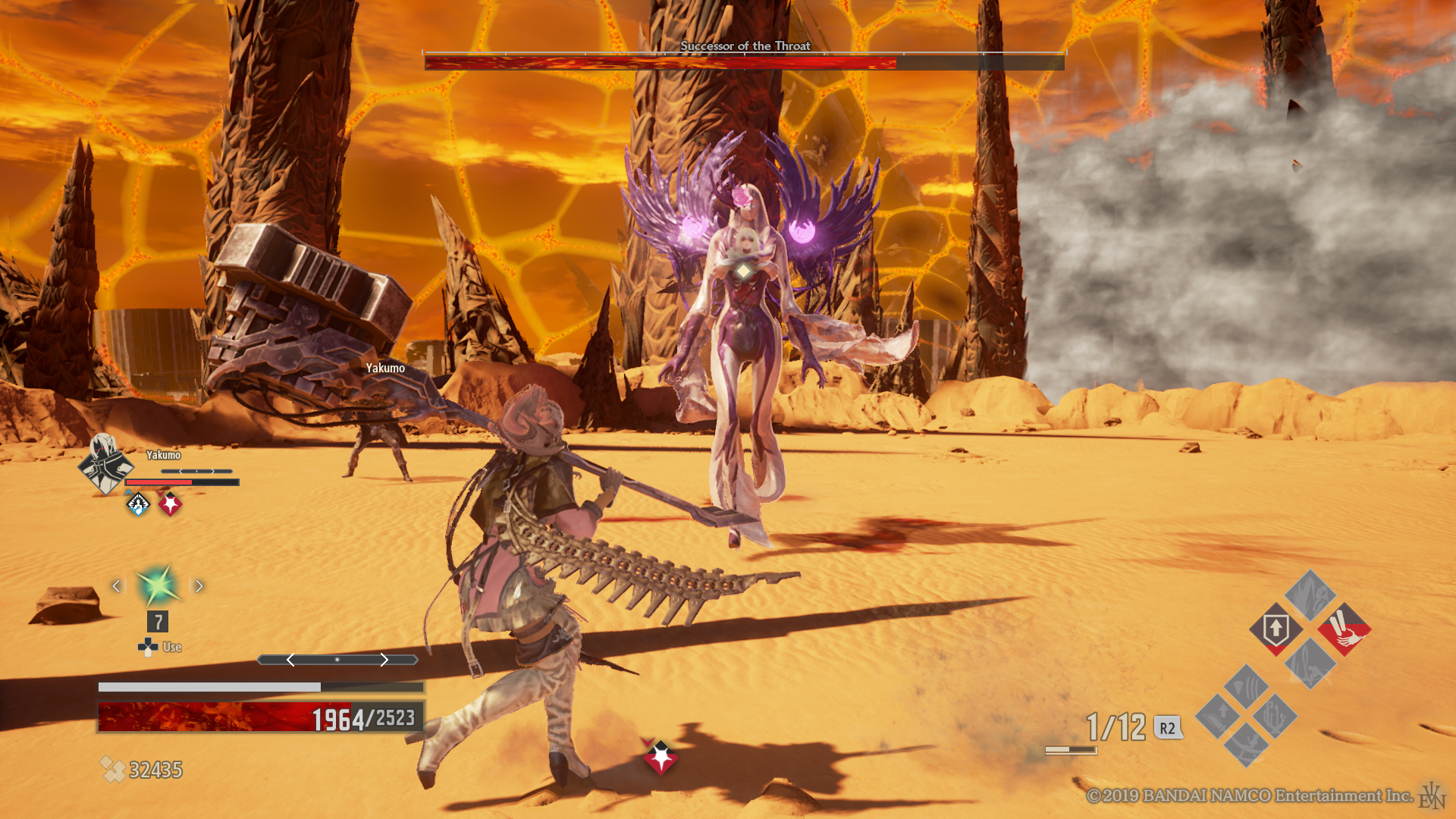Cycle right through quick items
Image resolution: width=1456 pixels, height=819 pixels.
click(x=199, y=585)
